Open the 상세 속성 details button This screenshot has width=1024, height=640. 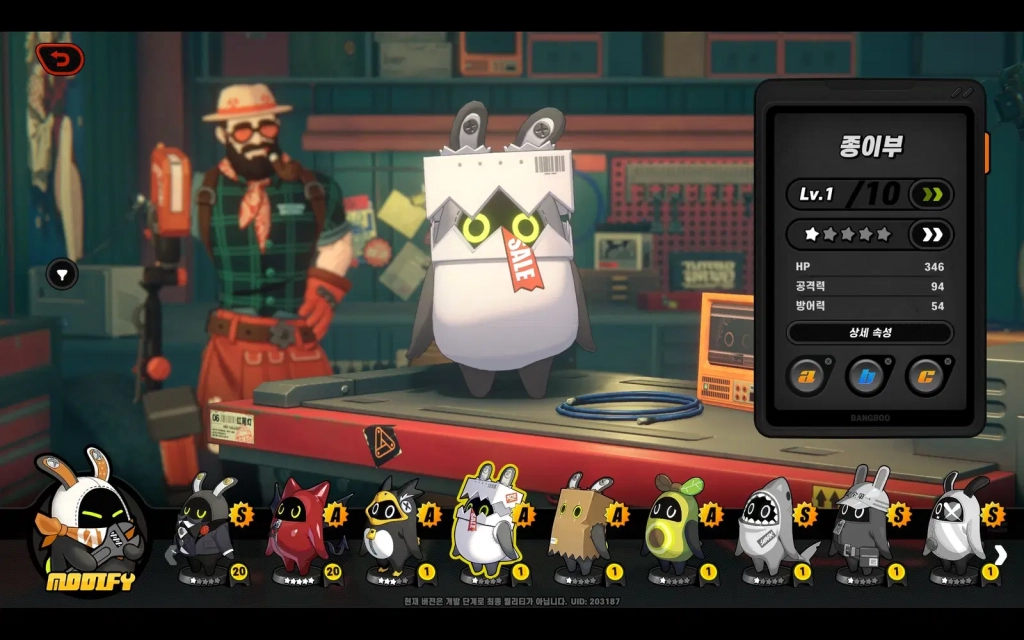[x=869, y=332]
